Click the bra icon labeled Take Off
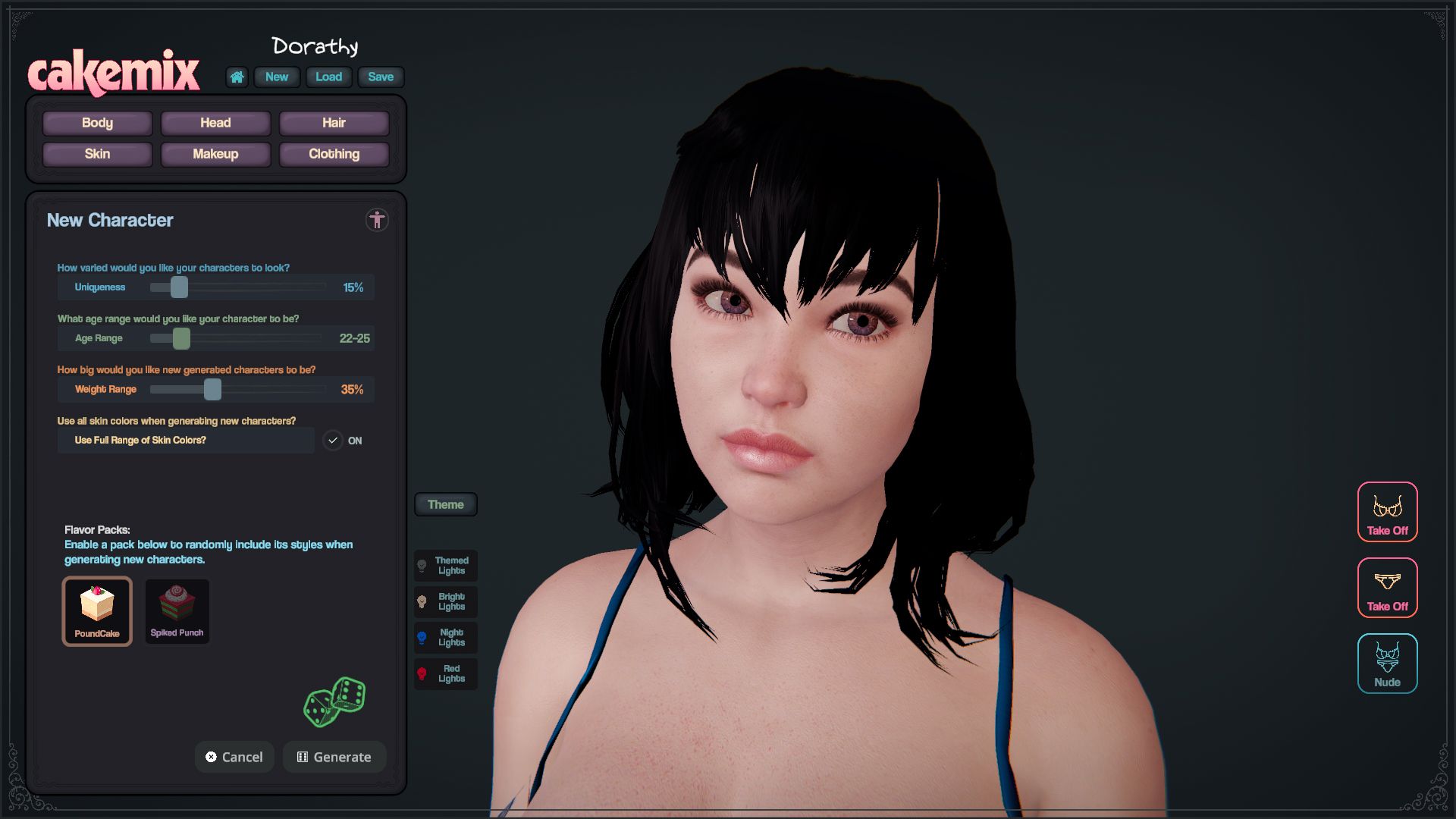 click(1387, 512)
